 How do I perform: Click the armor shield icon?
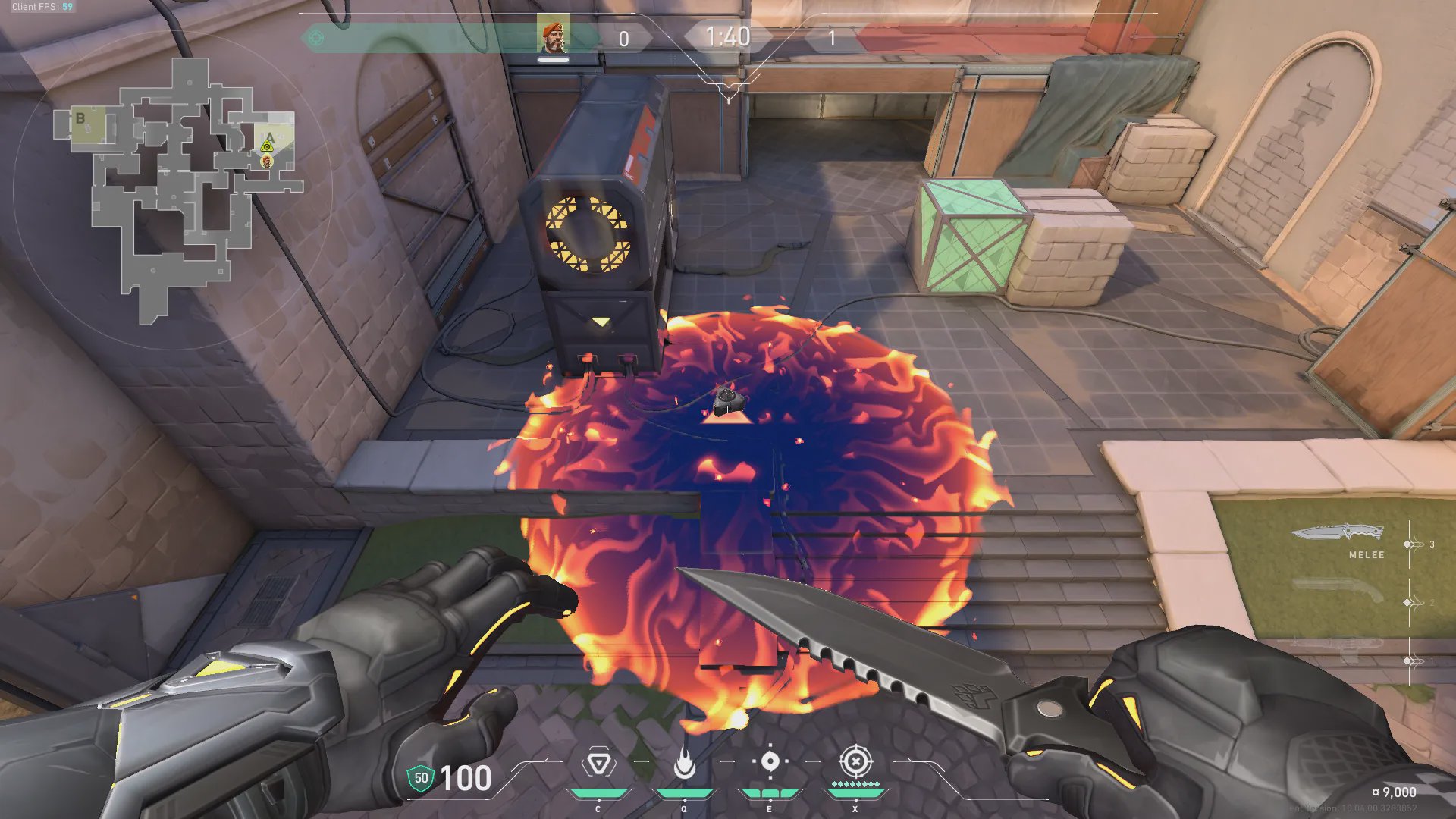tap(420, 778)
